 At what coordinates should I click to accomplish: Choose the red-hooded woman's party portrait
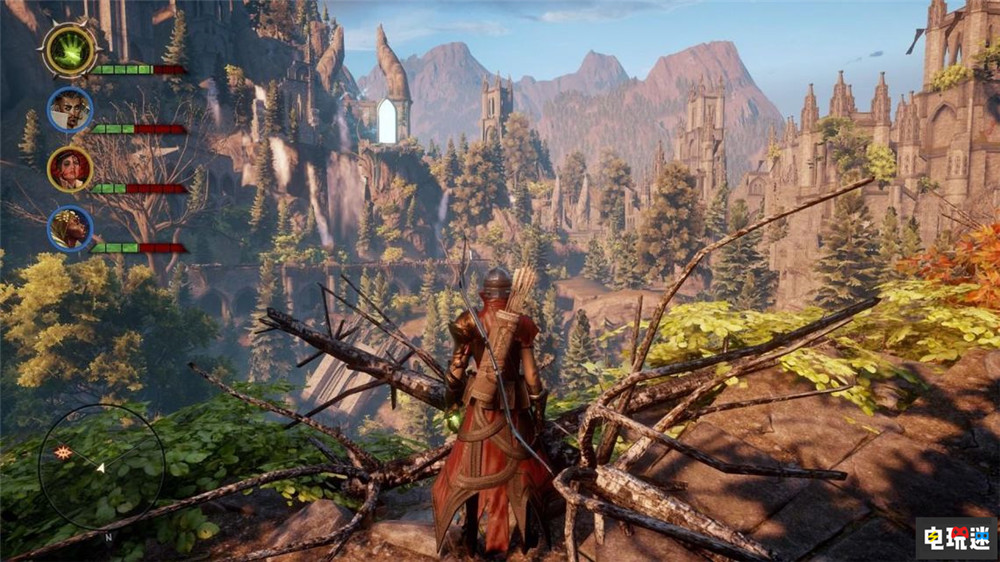tap(70, 169)
